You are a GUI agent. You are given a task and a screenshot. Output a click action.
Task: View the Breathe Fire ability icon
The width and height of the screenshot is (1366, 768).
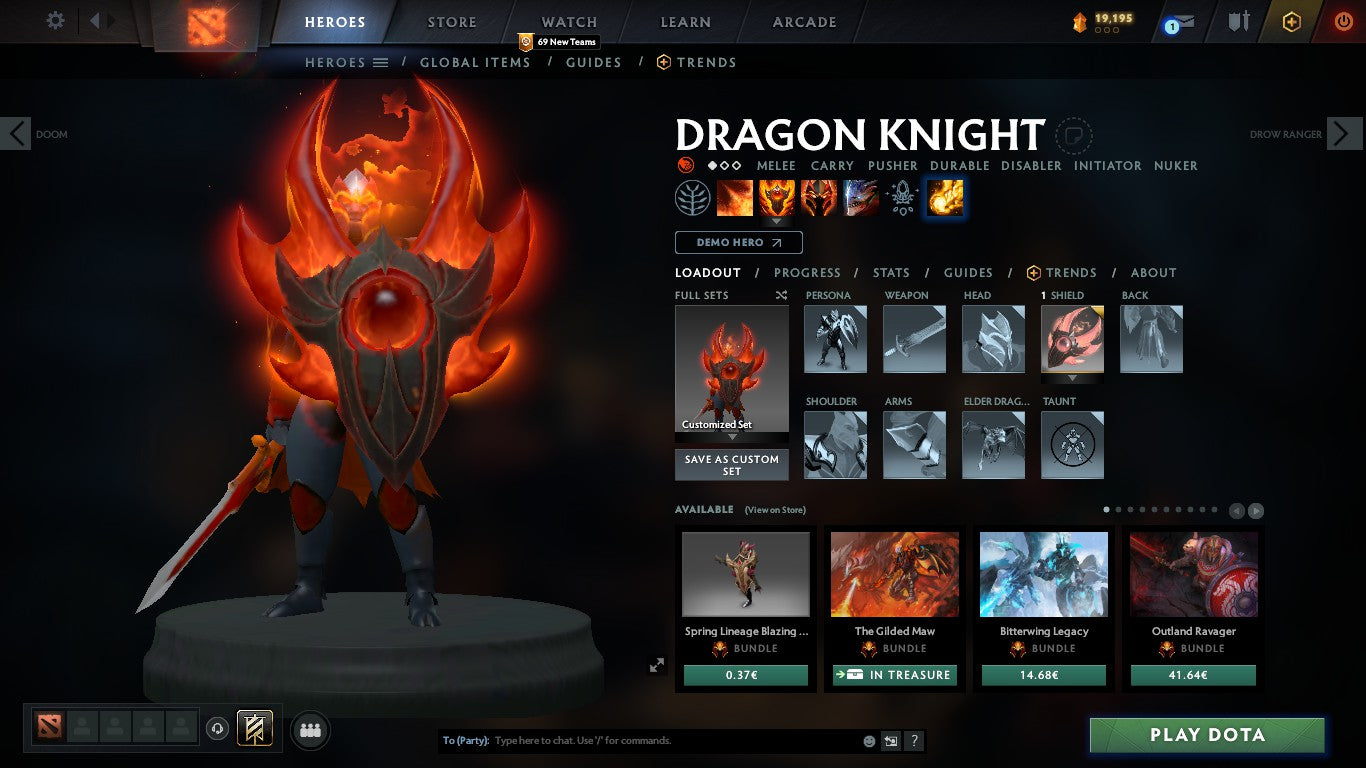pyautogui.click(x=735, y=197)
